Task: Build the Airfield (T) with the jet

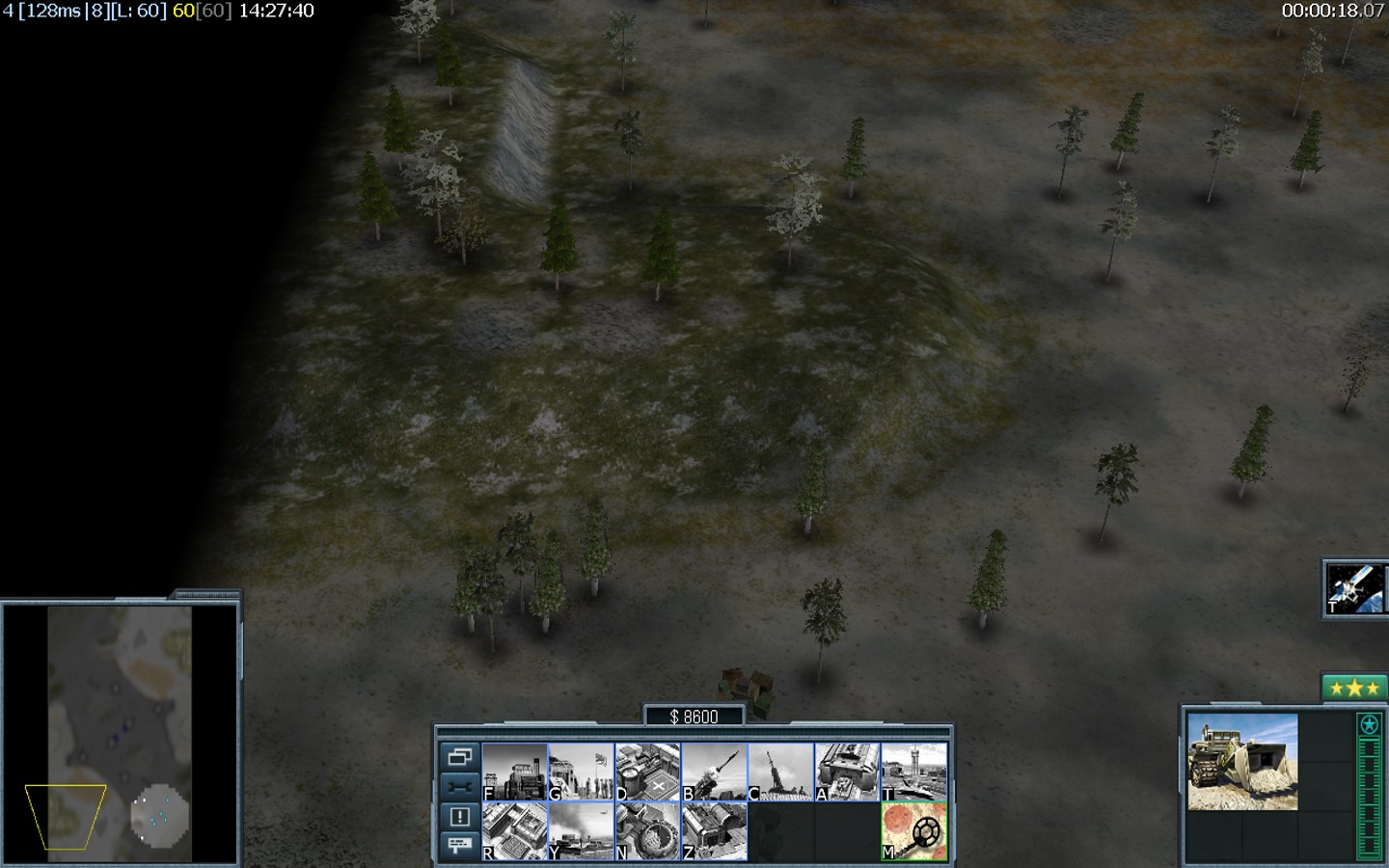Action: [914, 772]
